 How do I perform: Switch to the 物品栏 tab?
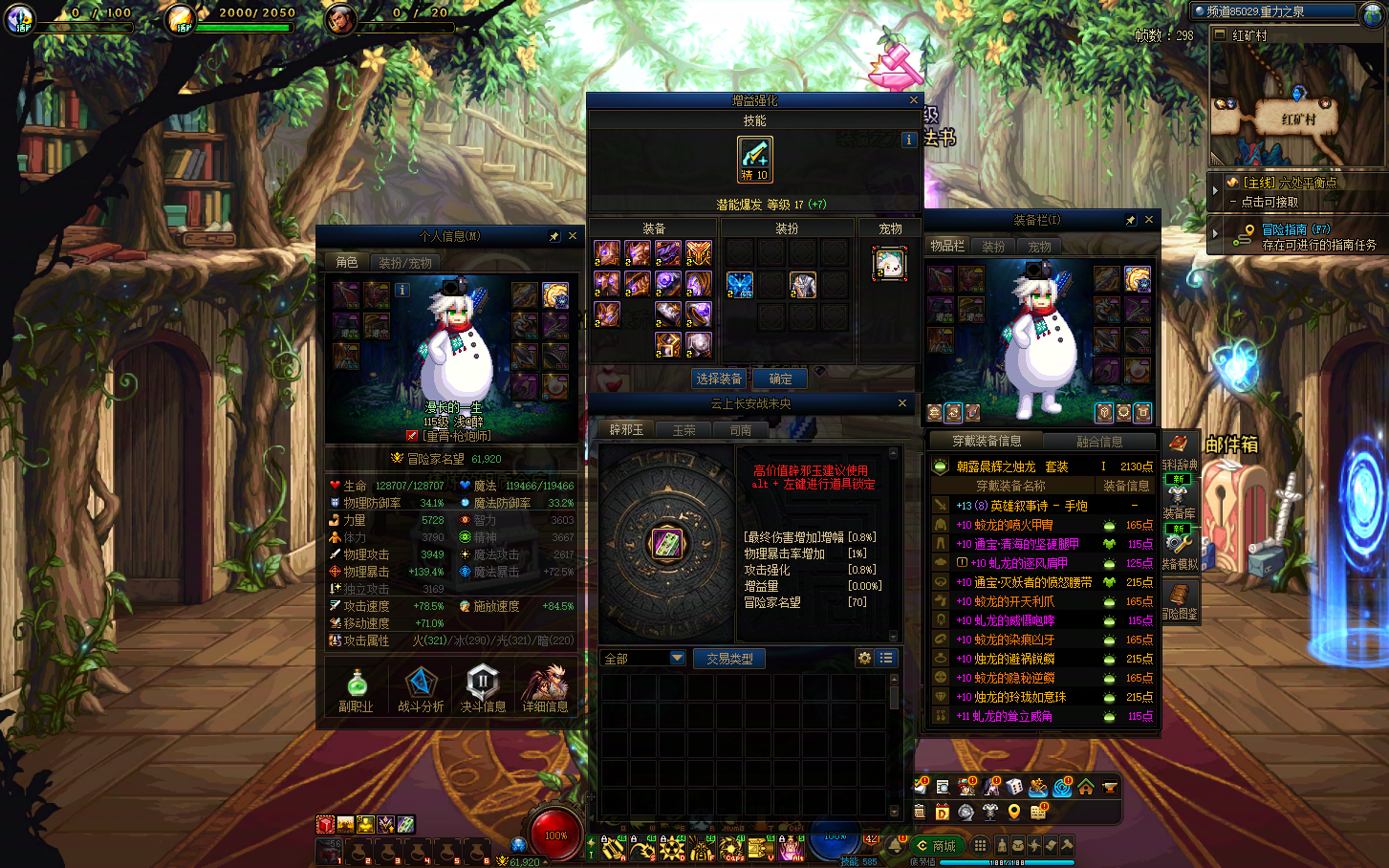[947, 246]
